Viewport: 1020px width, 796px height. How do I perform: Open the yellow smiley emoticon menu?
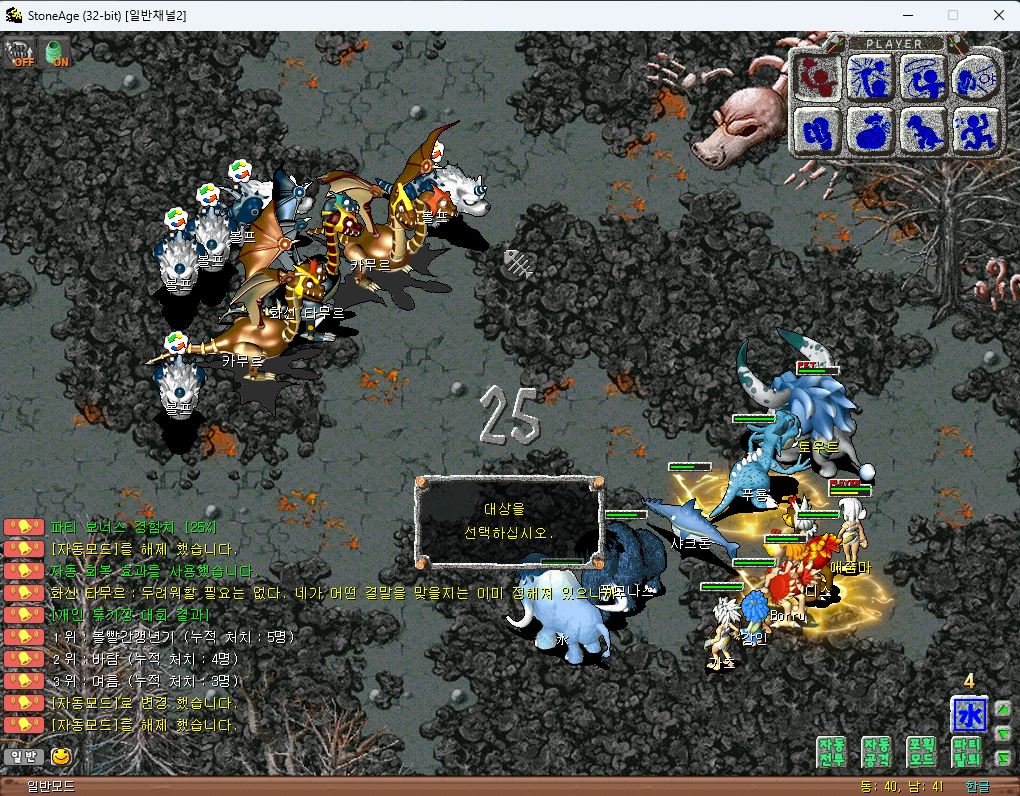point(62,757)
